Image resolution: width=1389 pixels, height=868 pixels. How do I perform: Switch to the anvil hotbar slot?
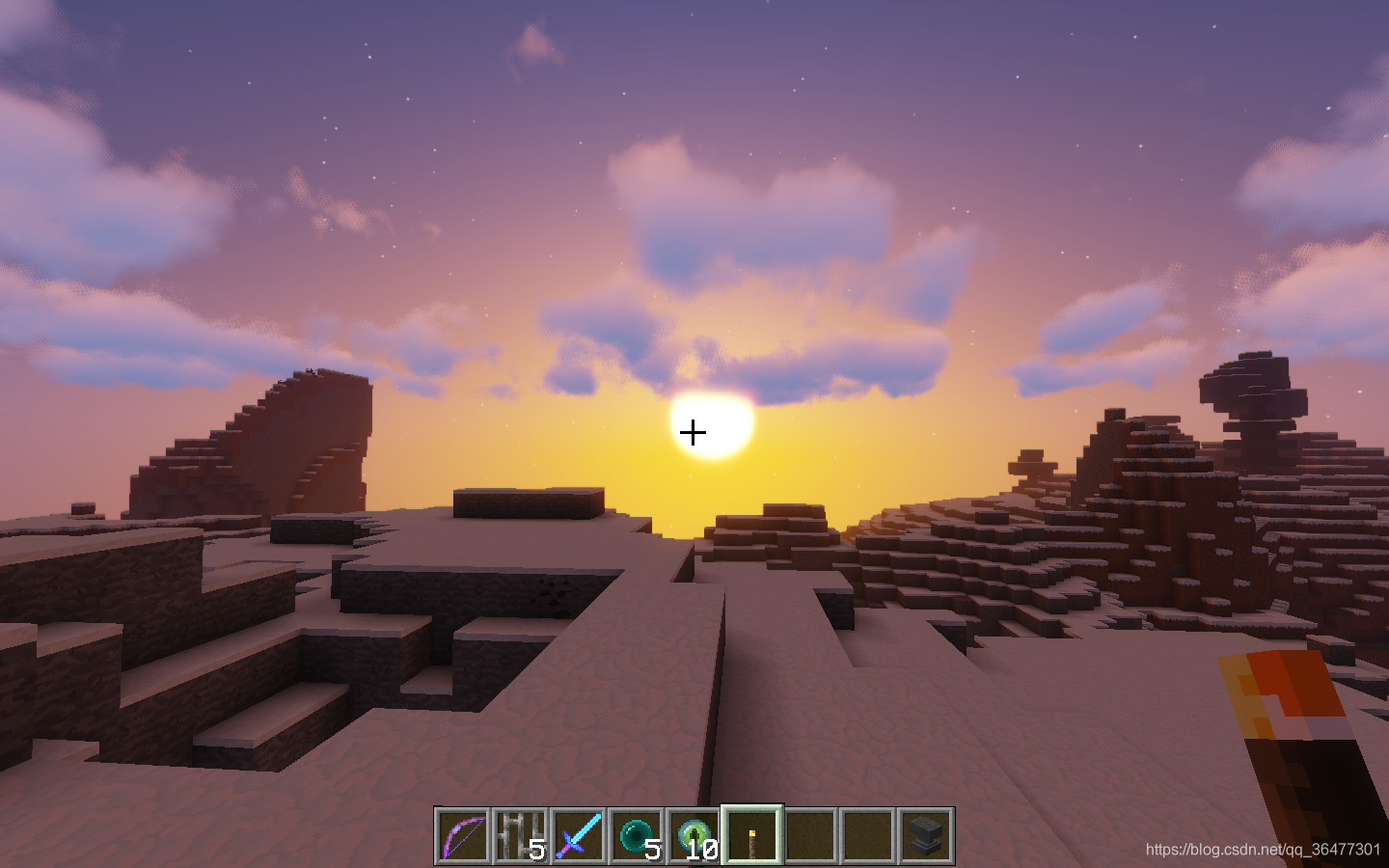point(926,835)
